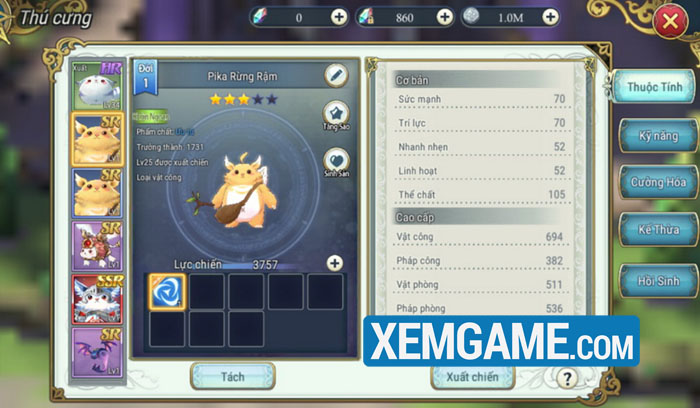The height and width of the screenshot is (408, 700).
Task: Click the Tách button
Action: tap(231, 376)
